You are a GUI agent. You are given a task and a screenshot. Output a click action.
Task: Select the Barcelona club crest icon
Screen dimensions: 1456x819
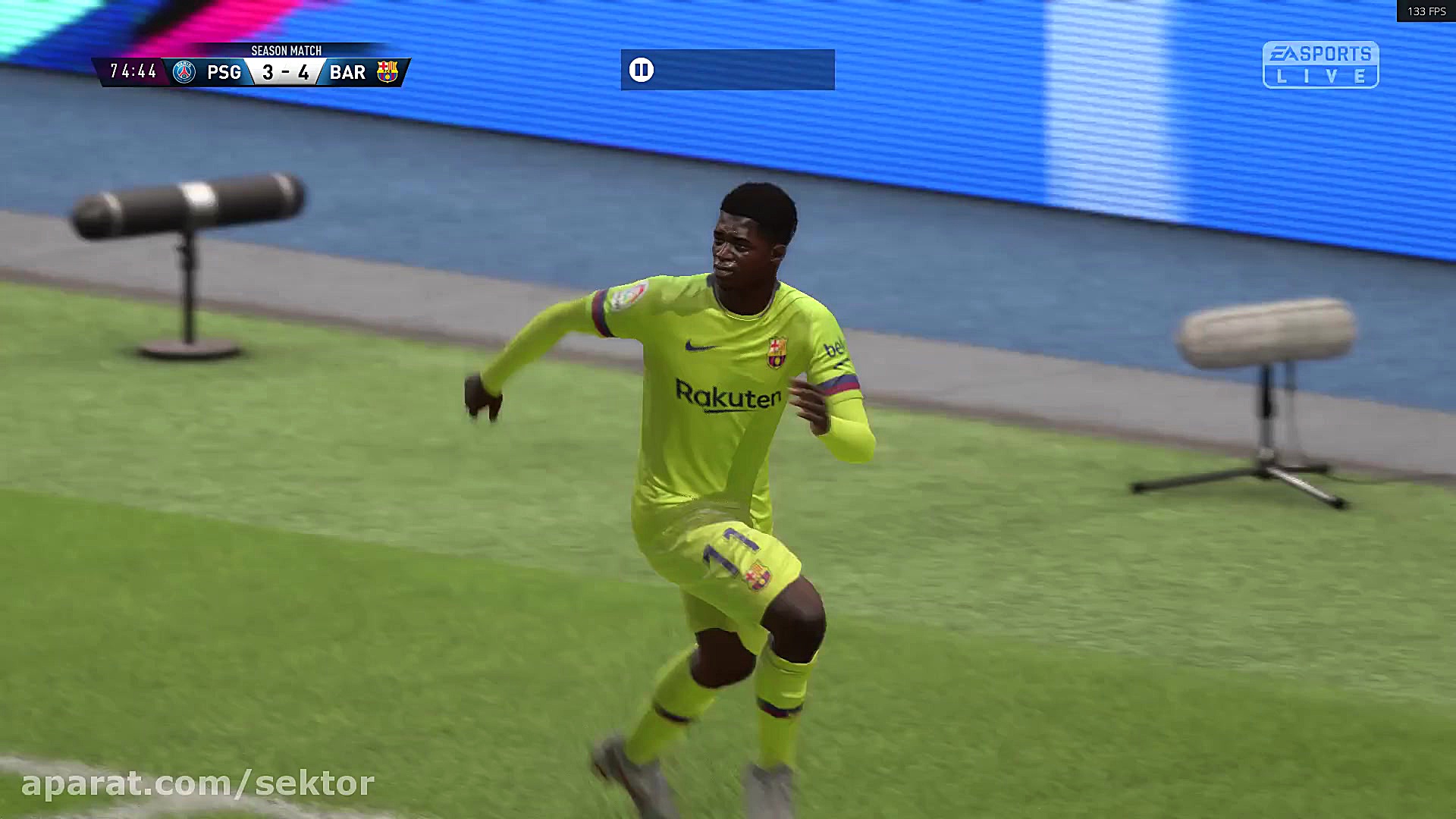point(389,72)
